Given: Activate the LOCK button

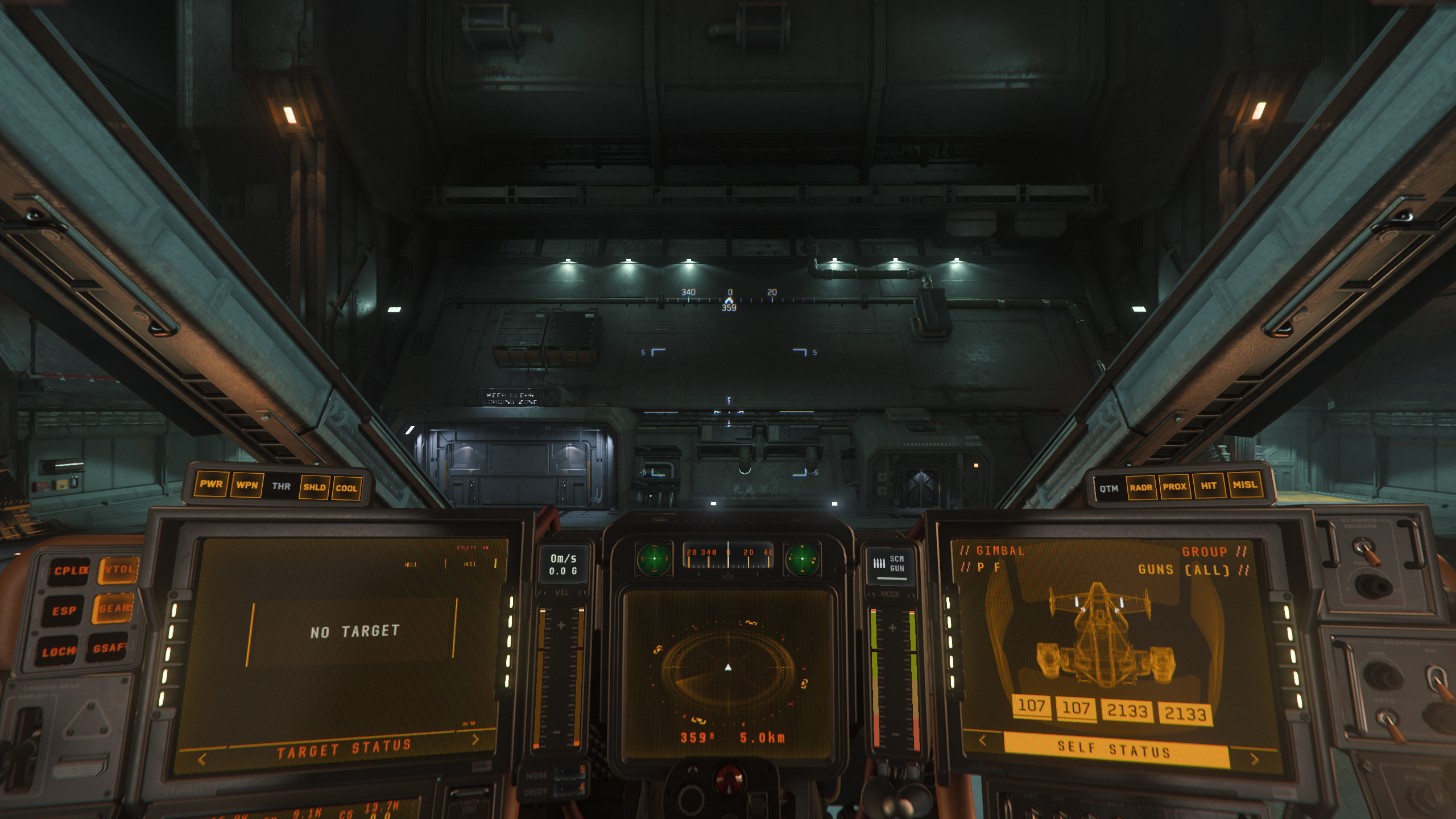Looking at the screenshot, I should click(58, 652).
